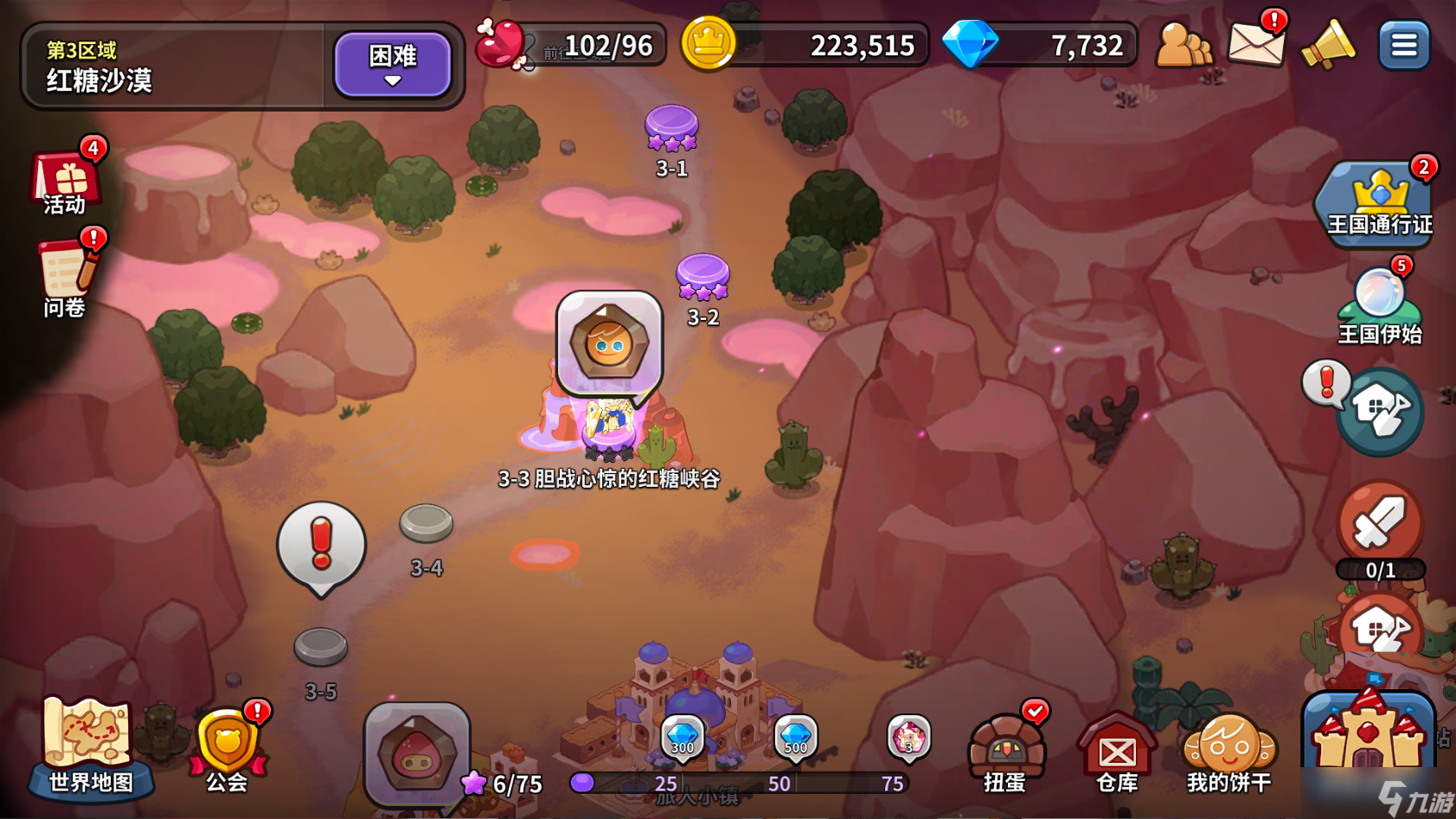The image size is (1456, 819).
Task: Open 王国伊始 crystal ball event
Action: 1379,304
